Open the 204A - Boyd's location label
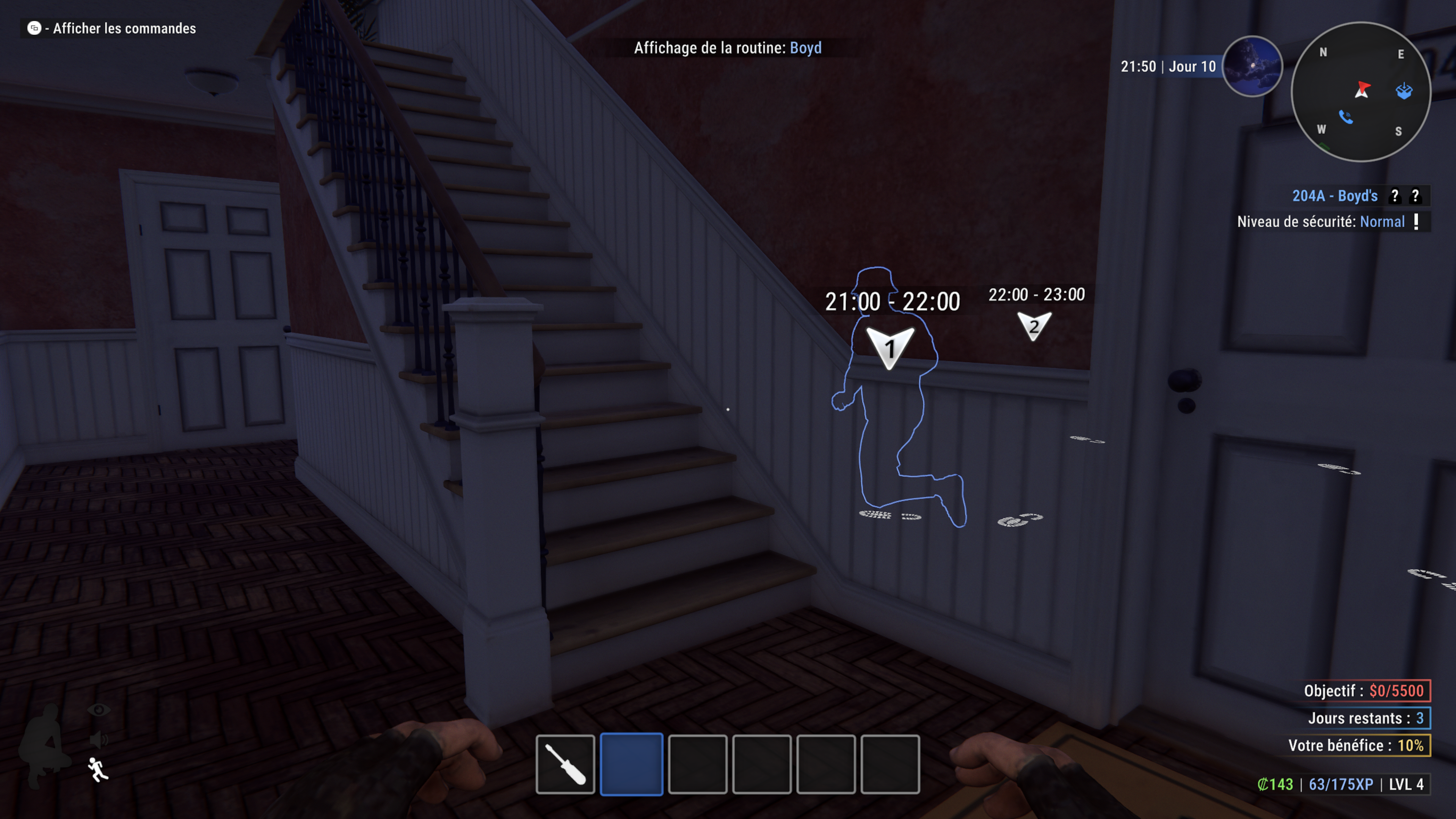This screenshot has width=1456, height=819. (1335, 196)
